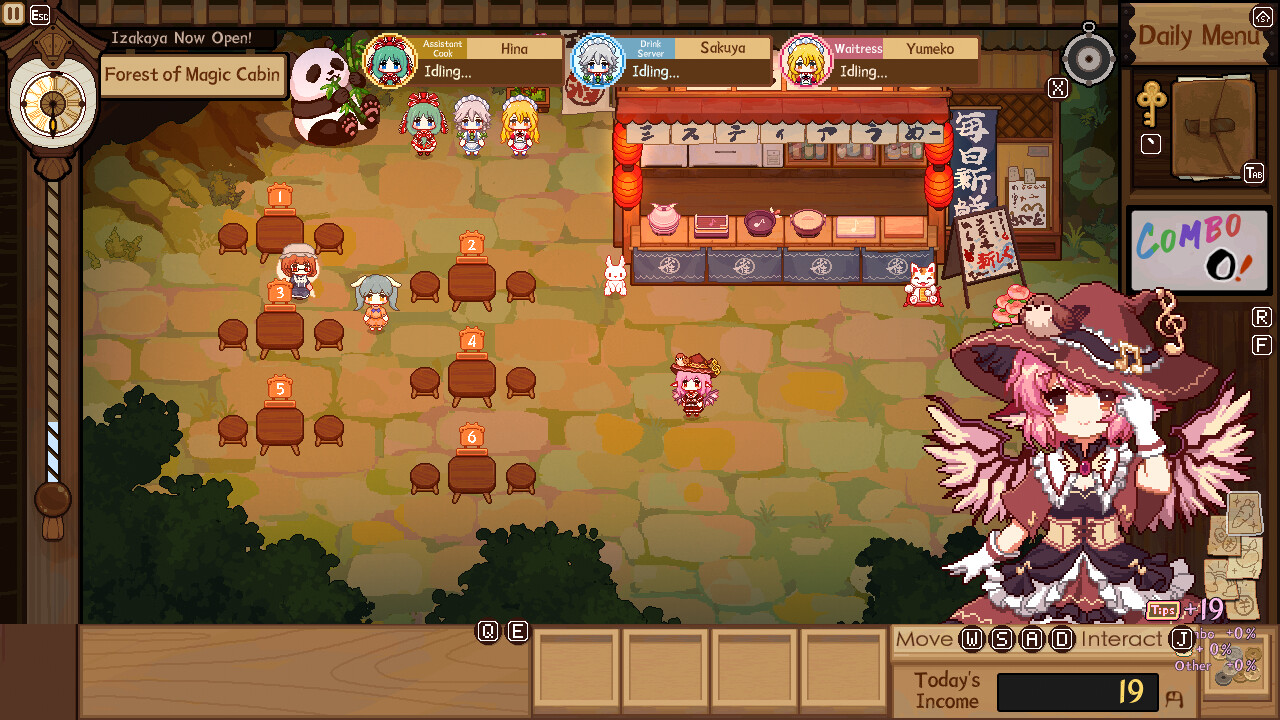This screenshot has height=720, width=1280.
Task: Open the Esc menu
Action: (x=38, y=13)
